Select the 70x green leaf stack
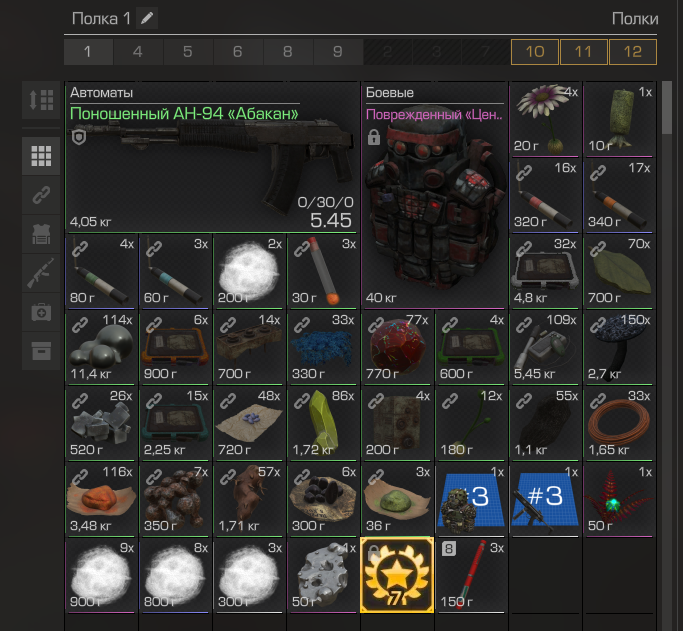Viewport: 683px width, 631px height. (620, 271)
